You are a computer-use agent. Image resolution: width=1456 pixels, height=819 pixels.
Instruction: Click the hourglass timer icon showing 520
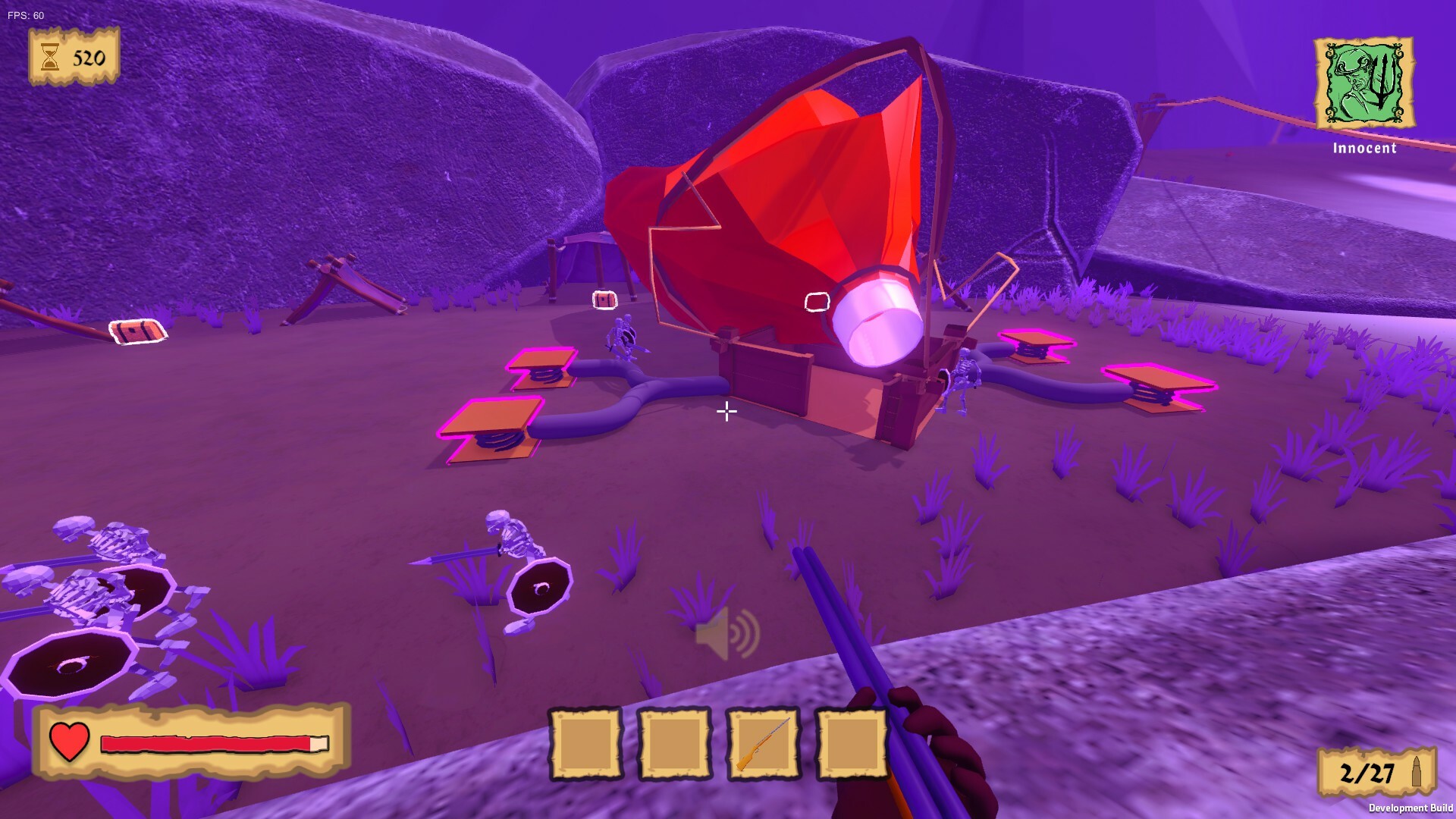pos(50,55)
